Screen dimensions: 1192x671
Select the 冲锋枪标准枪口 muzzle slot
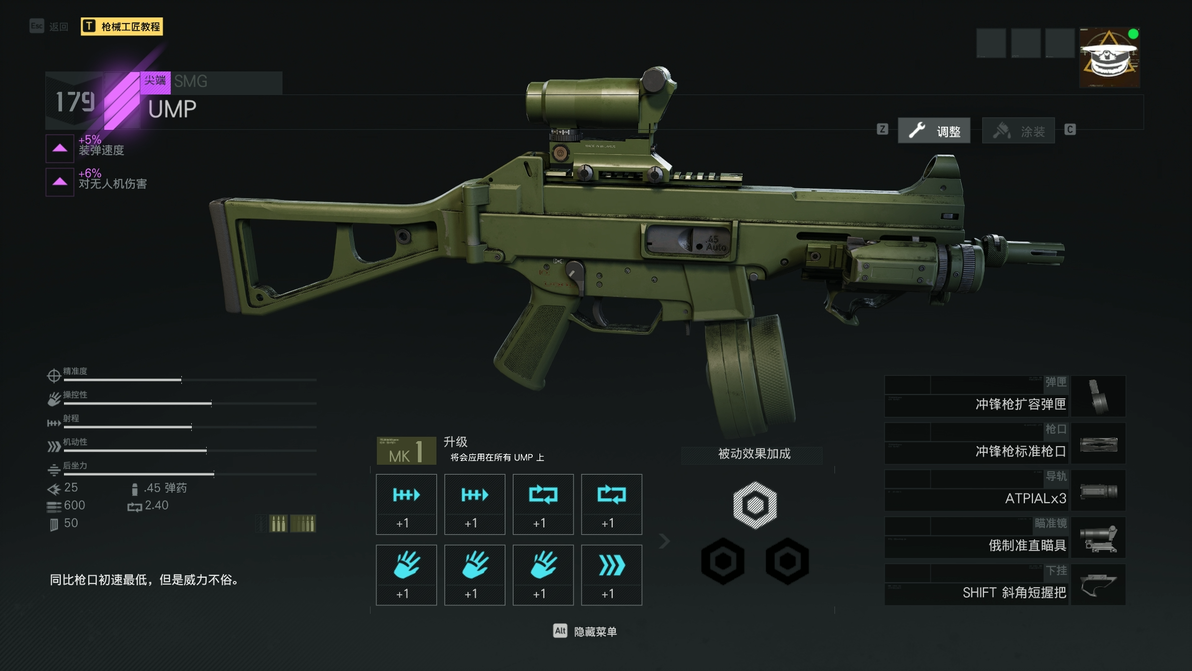click(1004, 444)
